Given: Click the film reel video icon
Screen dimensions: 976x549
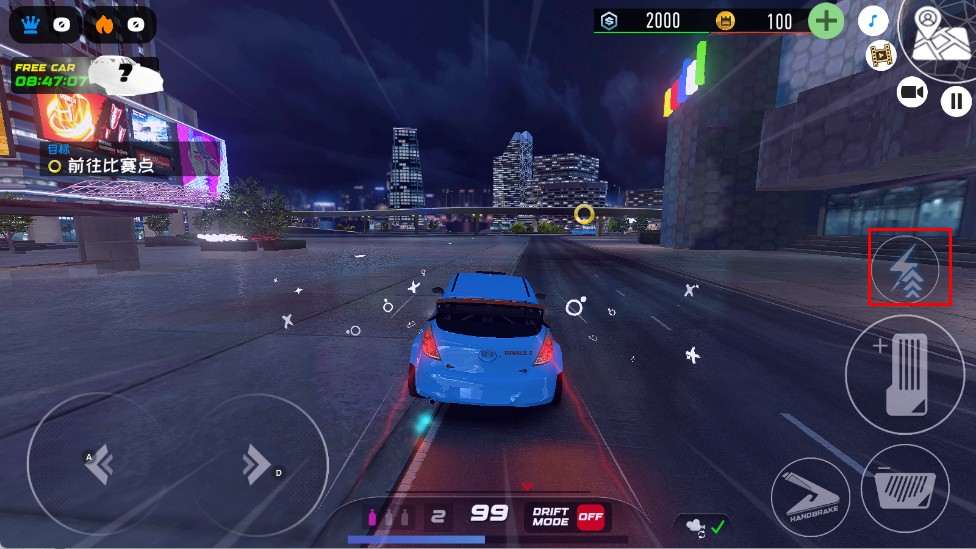Looking at the screenshot, I should click(881, 56).
